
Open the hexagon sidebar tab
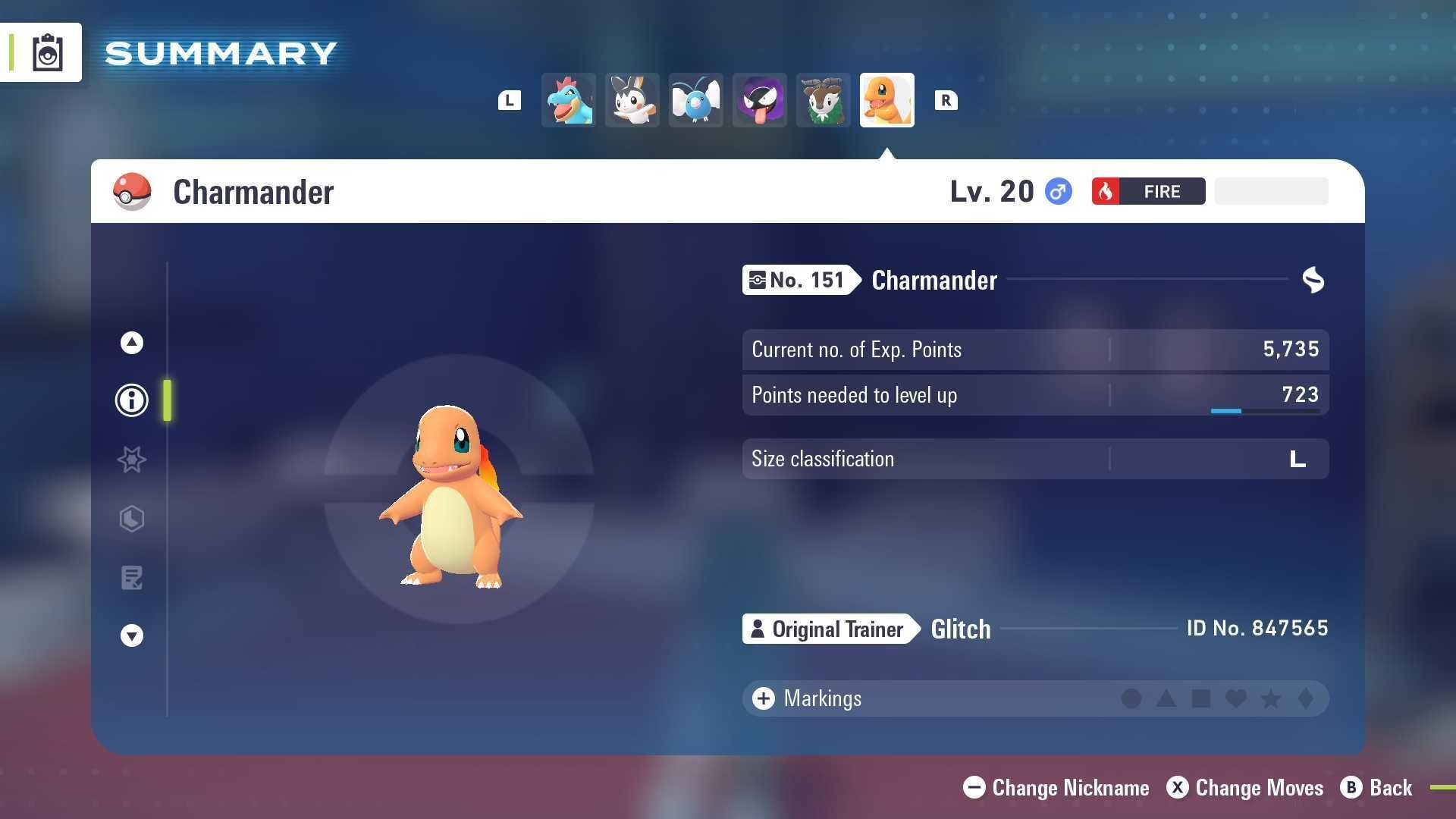point(132,519)
